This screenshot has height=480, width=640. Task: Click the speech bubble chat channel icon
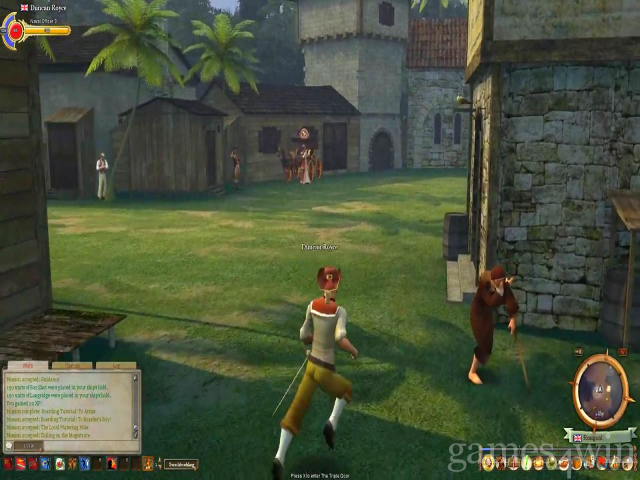click(x=11, y=446)
